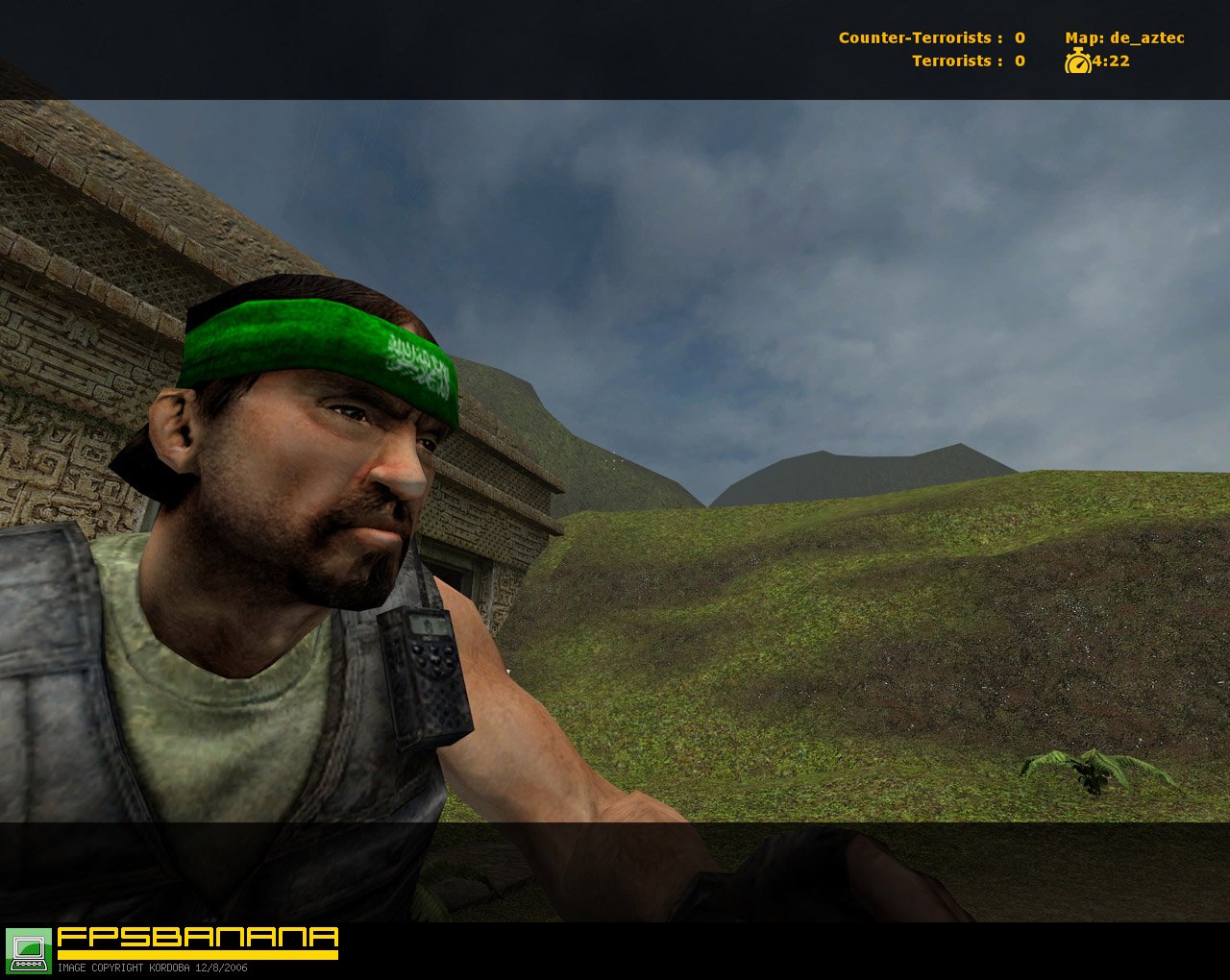The width and height of the screenshot is (1230, 980).
Task: Click the image copyright Kordoba text
Action: pyautogui.click(x=125, y=968)
